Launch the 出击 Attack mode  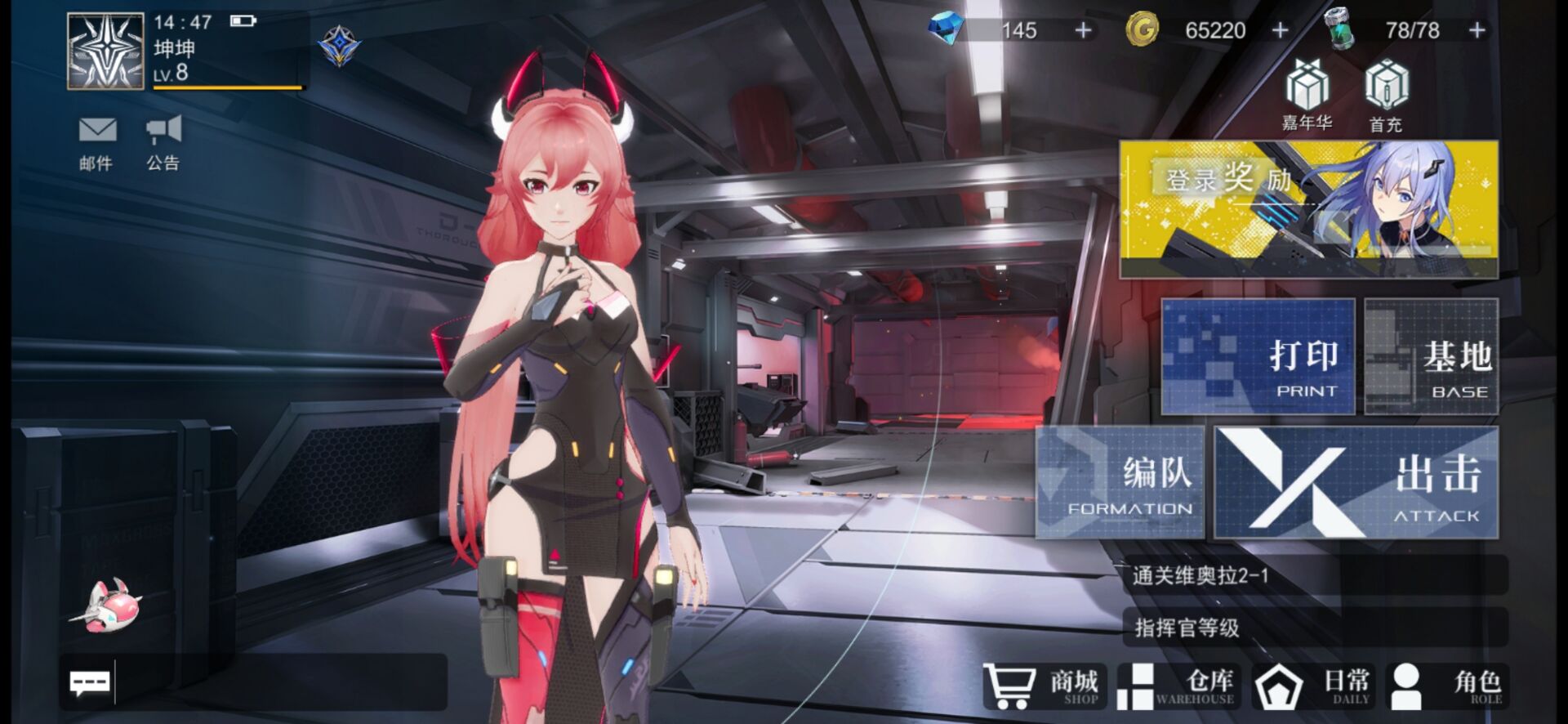[1356, 482]
